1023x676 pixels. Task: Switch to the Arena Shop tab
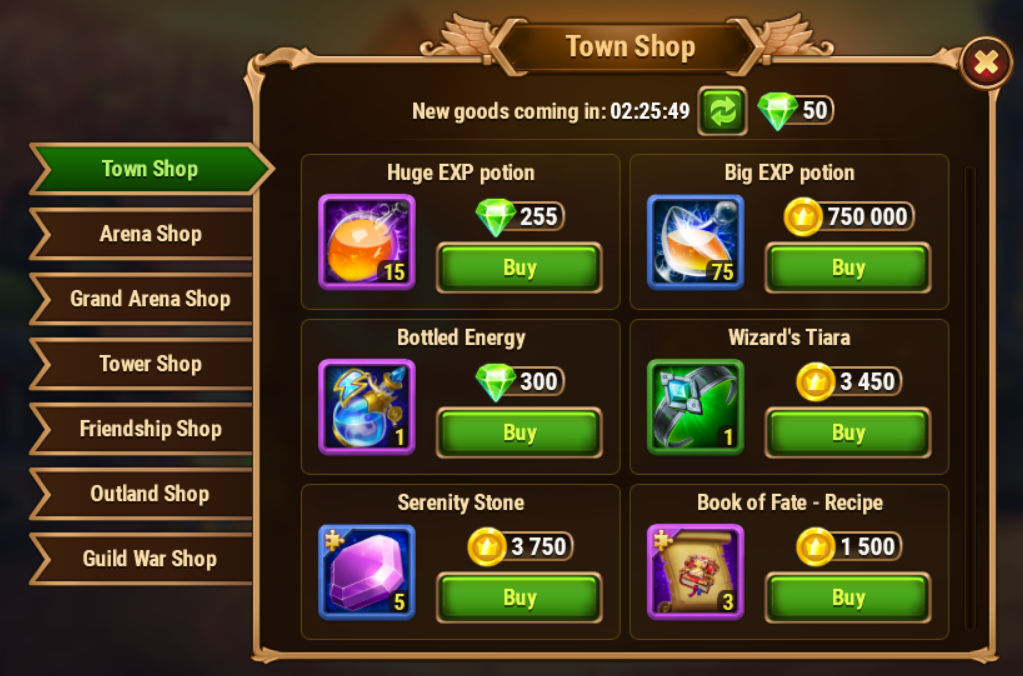point(150,234)
